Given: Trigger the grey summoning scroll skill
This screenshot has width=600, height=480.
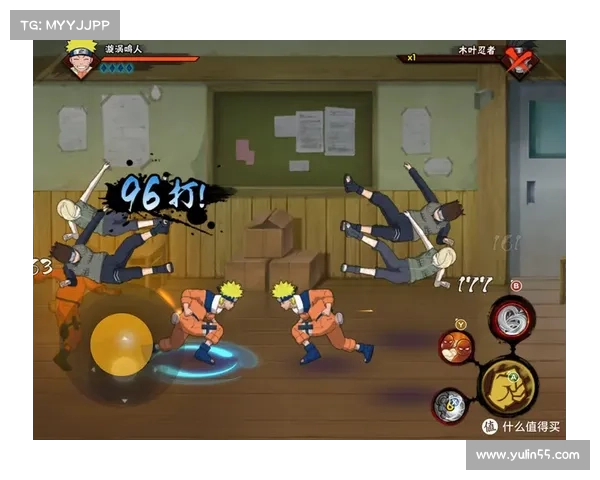Looking at the screenshot, I should 449,405.
